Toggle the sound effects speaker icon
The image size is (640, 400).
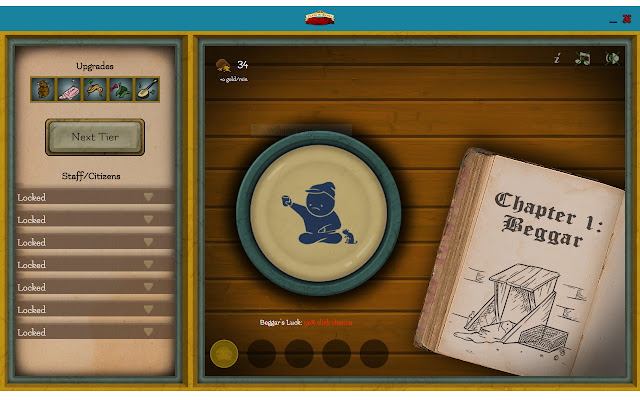click(610, 59)
